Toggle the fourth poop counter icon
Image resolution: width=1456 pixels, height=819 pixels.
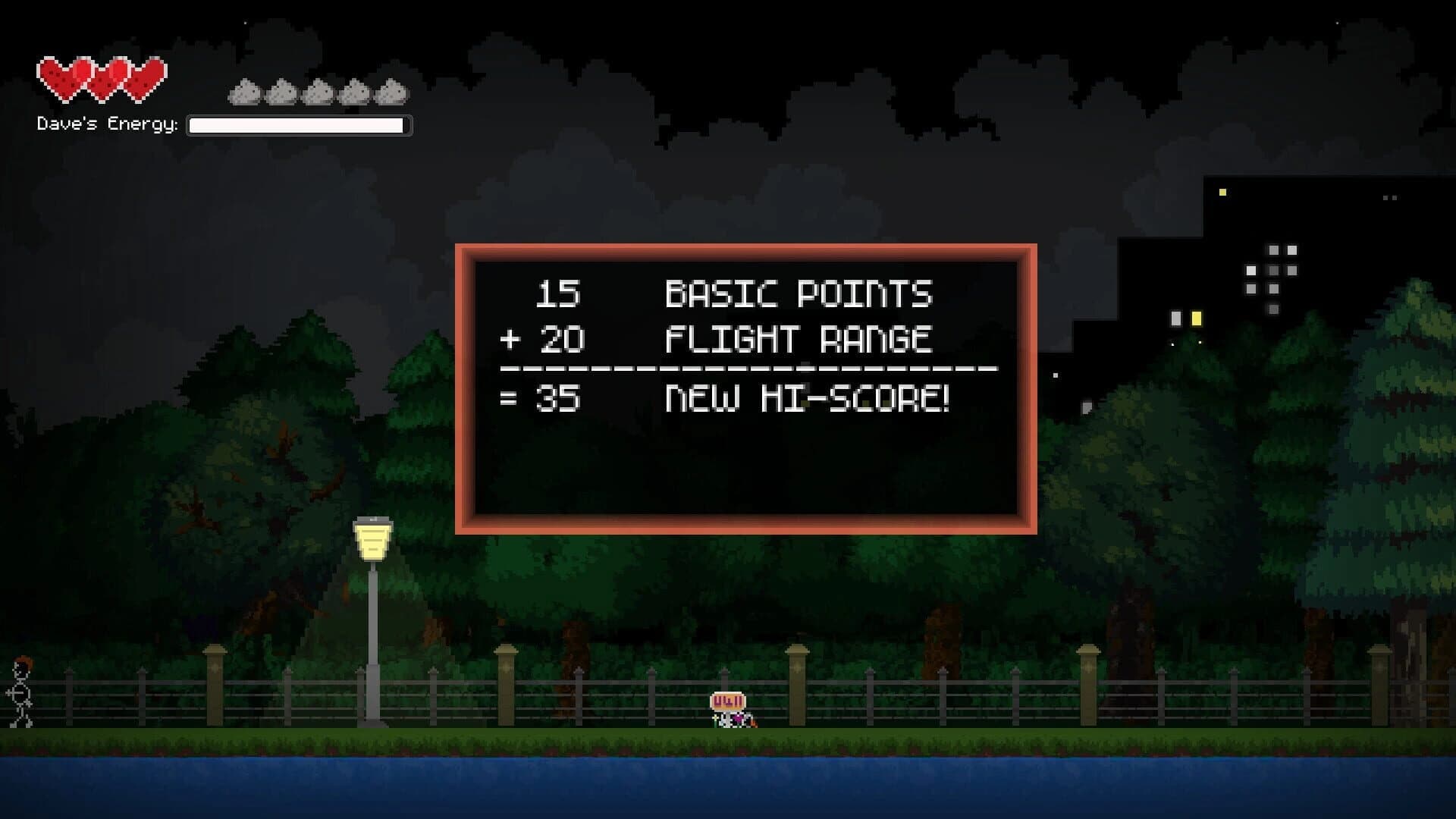pyautogui.click(x=355, y=93)
